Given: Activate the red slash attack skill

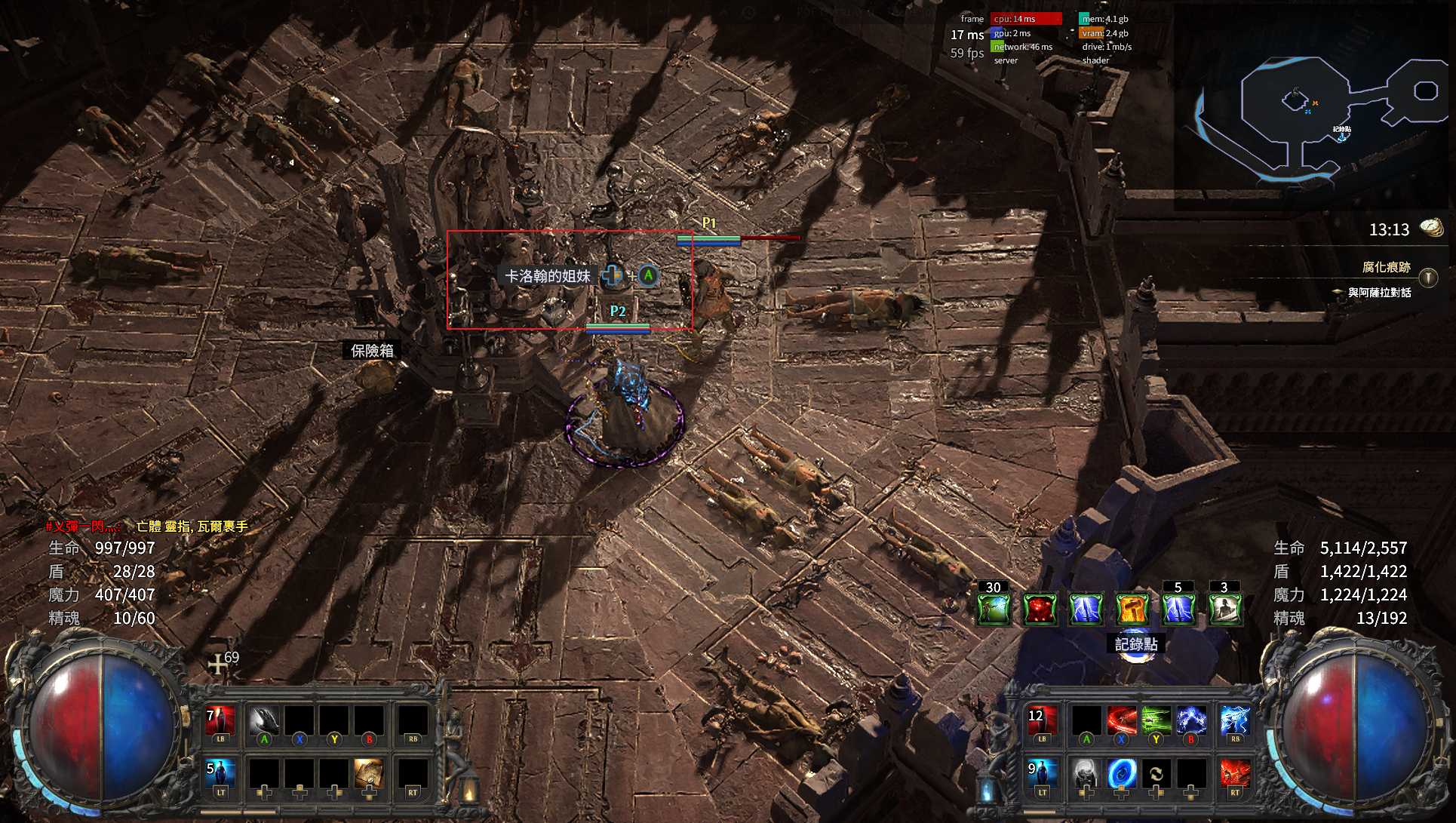Looking at the screenshot, I should pos(1121,722).
